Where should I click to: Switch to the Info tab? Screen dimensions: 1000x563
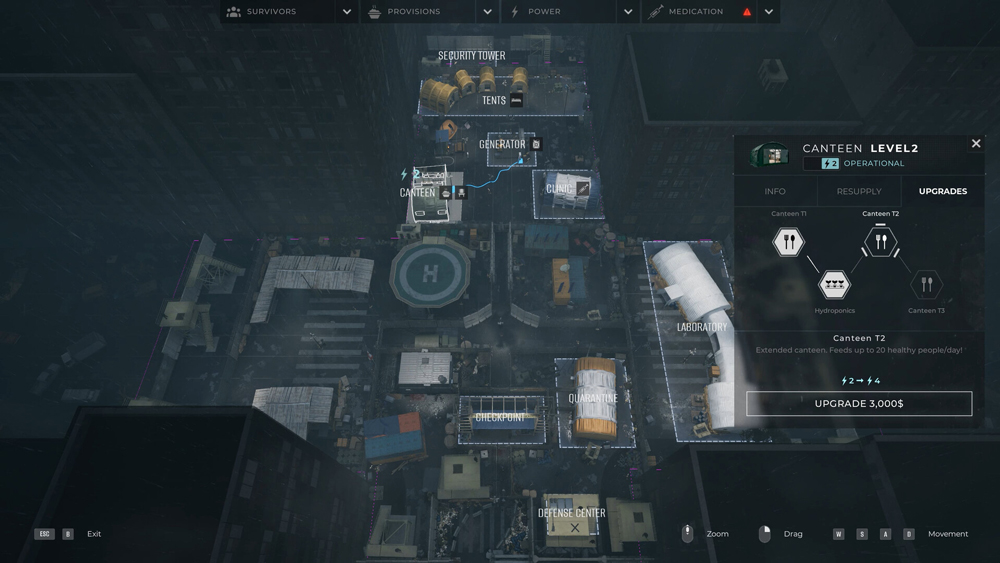pyautogui.click(x=775, y=191)
